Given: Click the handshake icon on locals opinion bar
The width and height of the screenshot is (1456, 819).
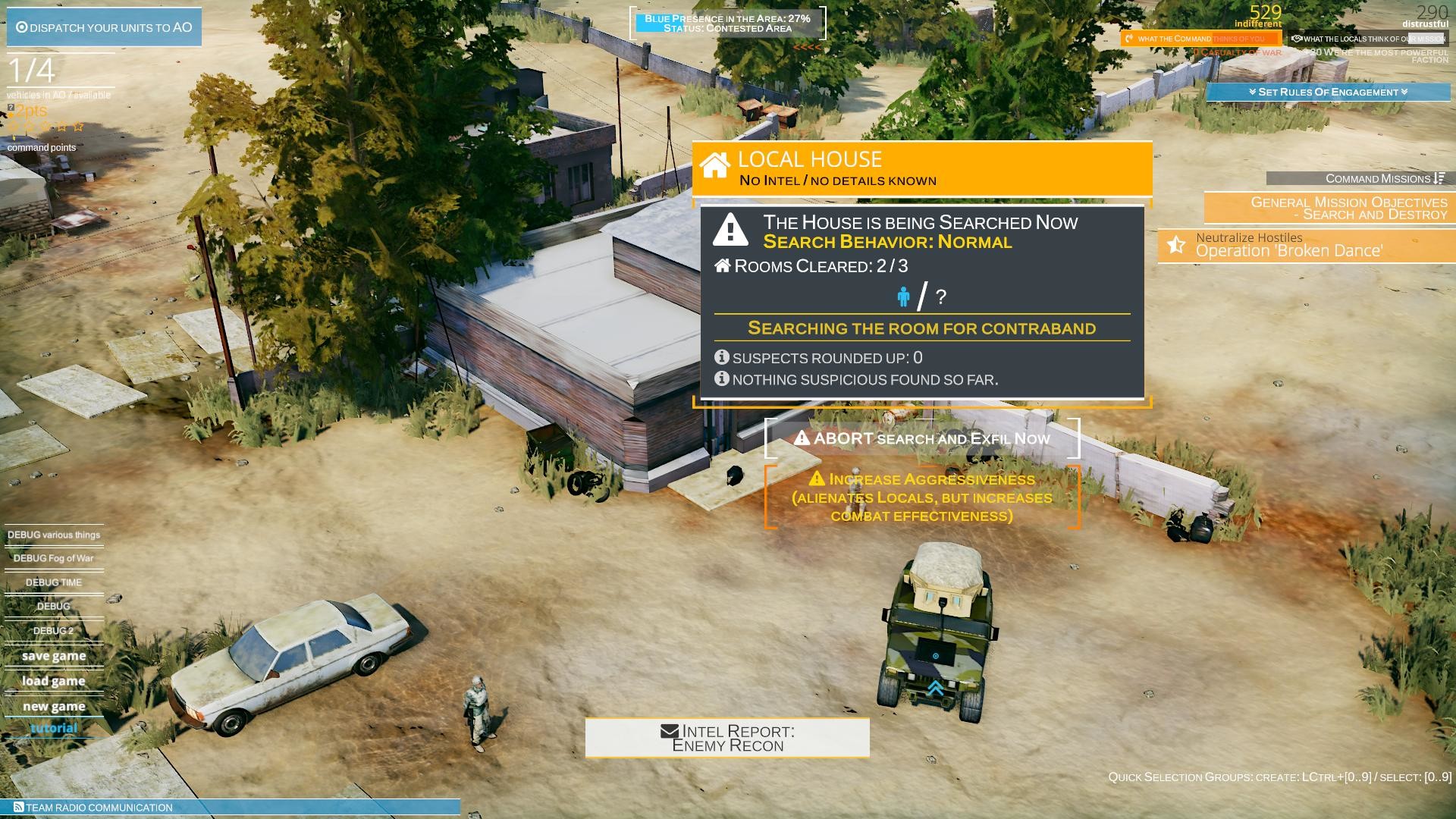Looking at the screenshot, I should pos(1298,37).
